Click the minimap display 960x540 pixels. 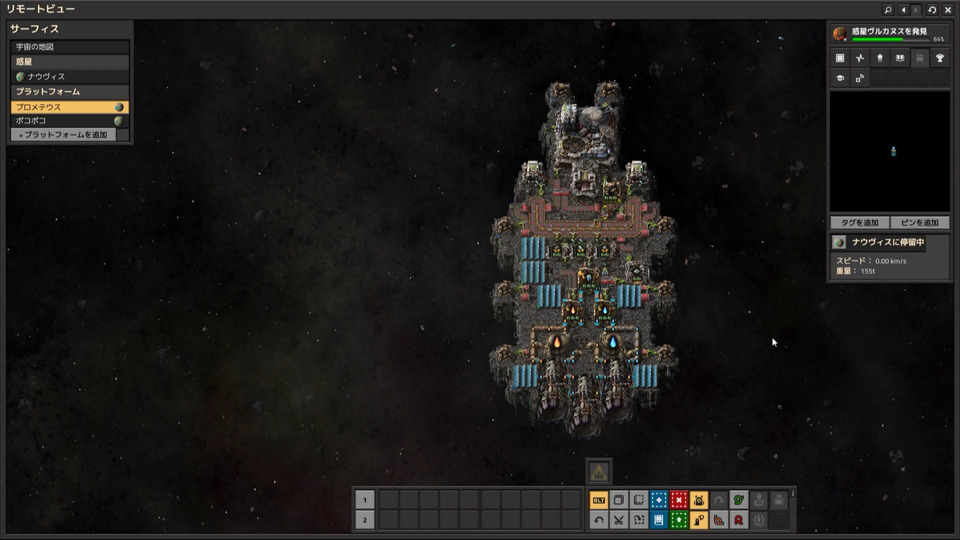point(889,151)
